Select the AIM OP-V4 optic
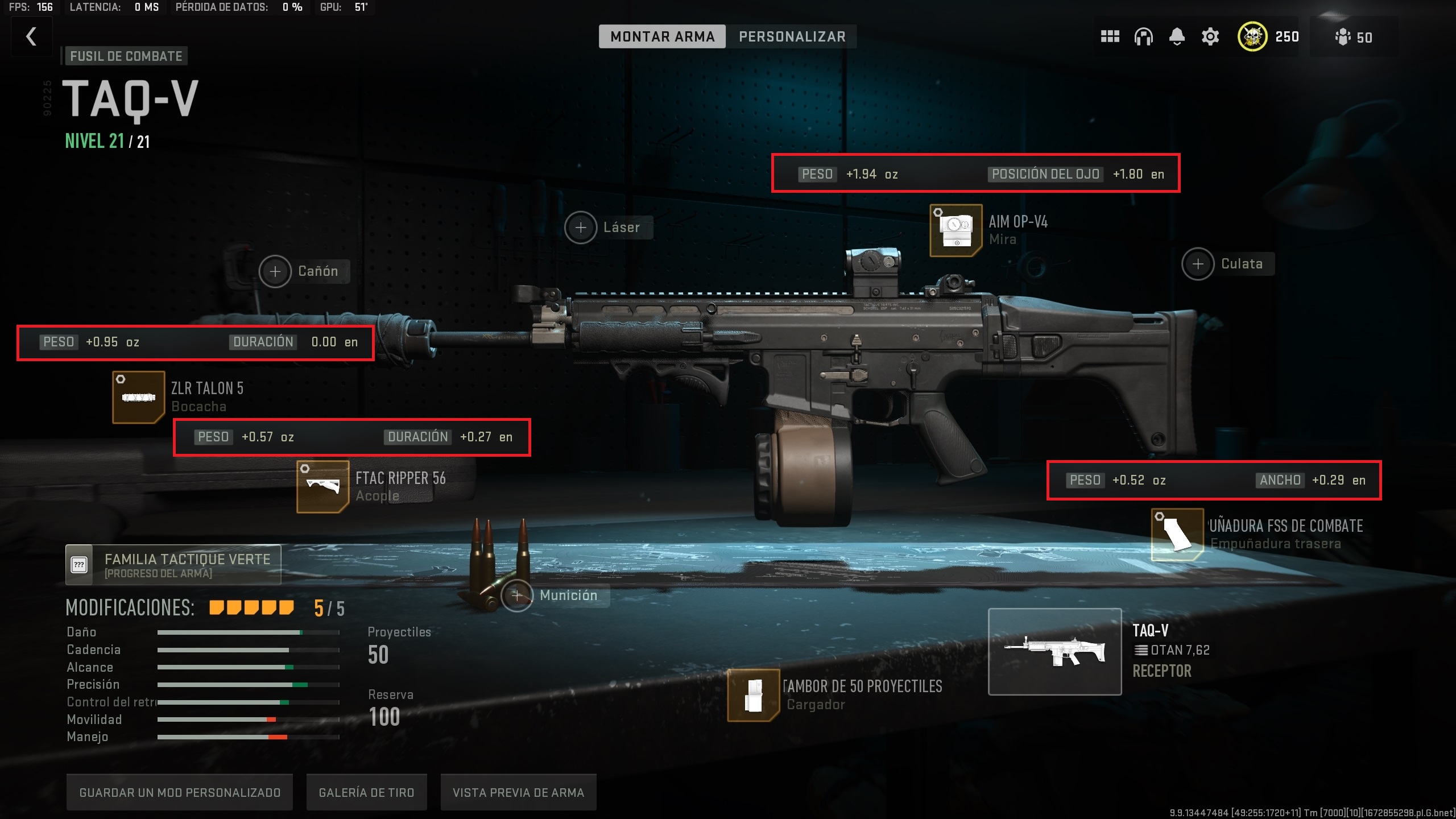Image resolution: width=1456 pixels, height=819 pixels. 955,231
